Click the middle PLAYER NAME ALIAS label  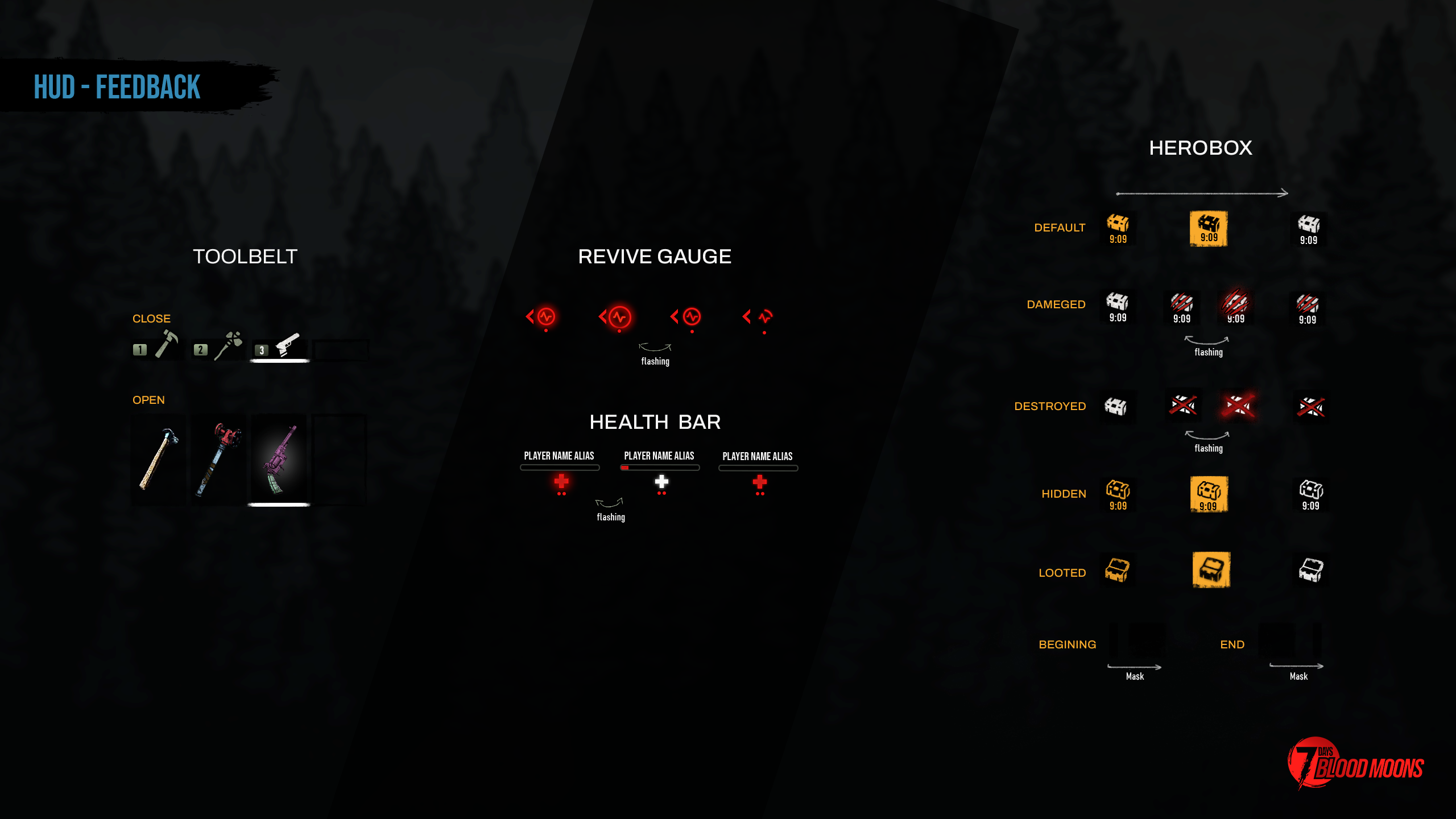659,456
